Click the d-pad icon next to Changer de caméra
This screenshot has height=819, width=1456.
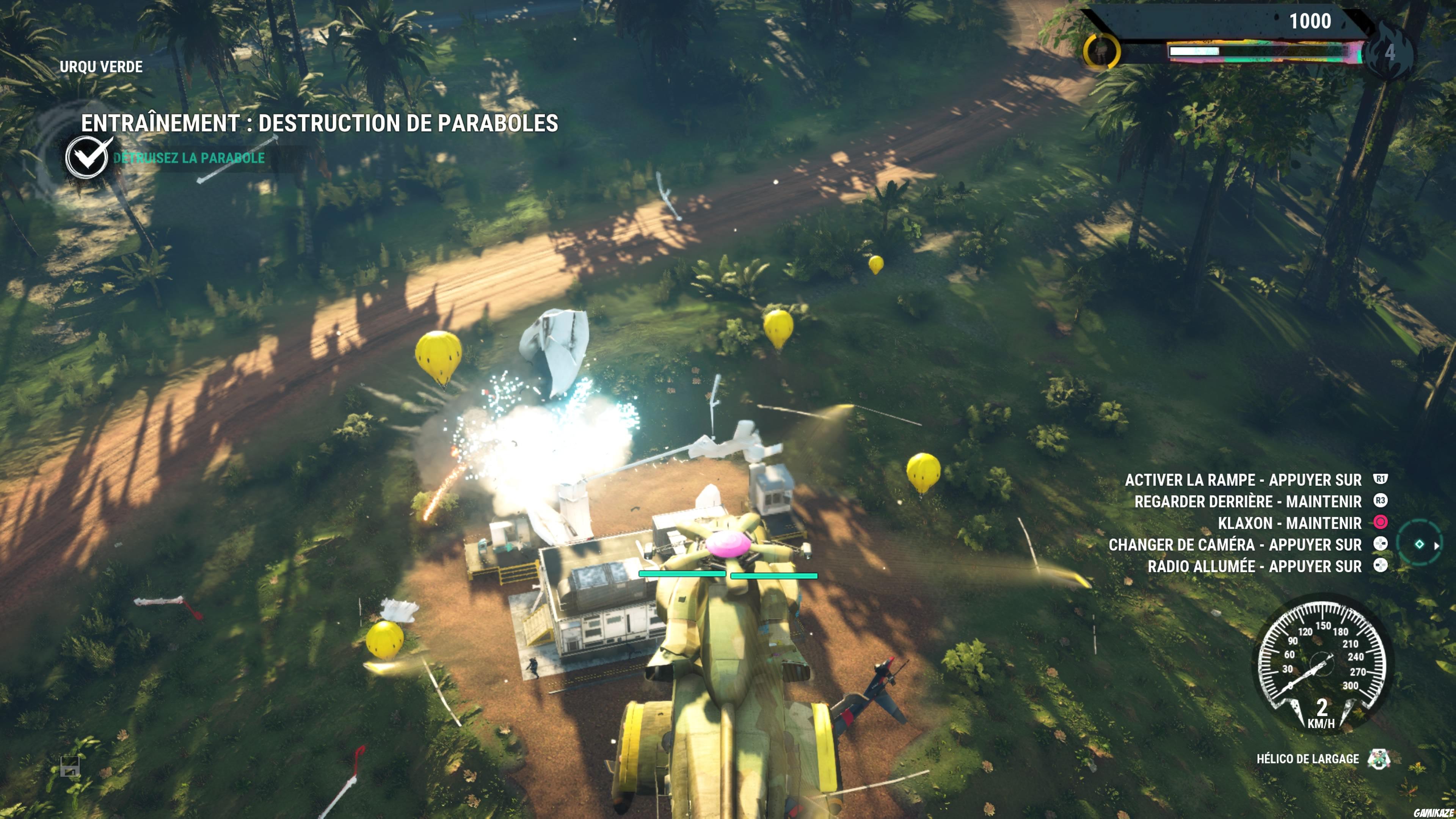1381,544
